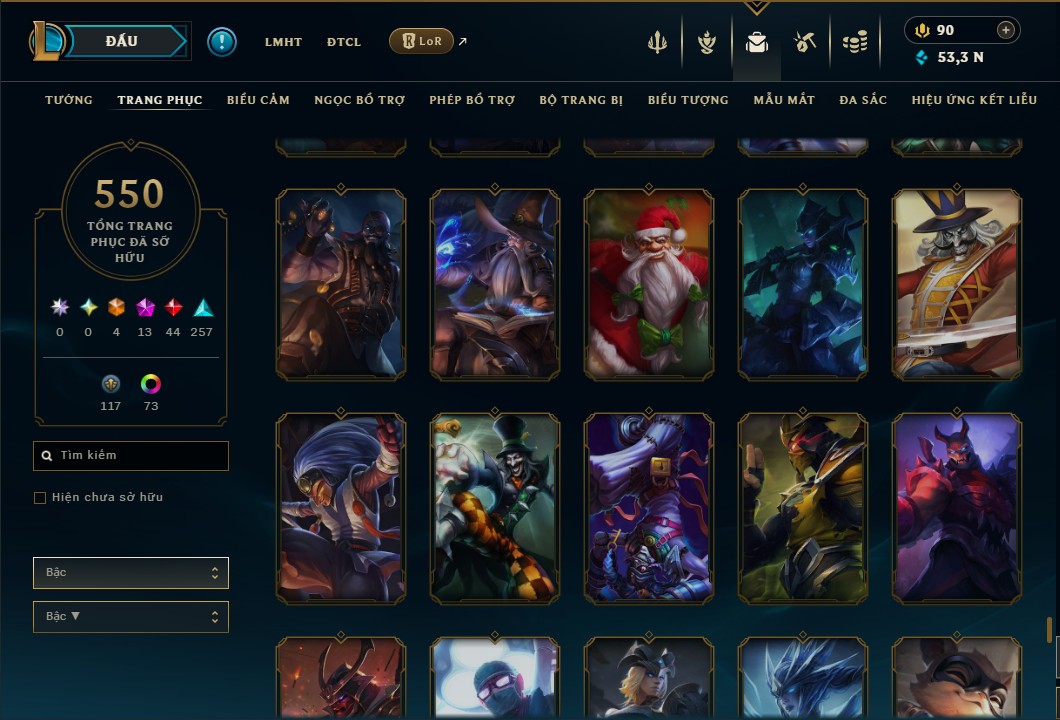Switch to the BIỂU CẢM tab
Image resolution: width=1060 pixels, height=720 pixels.
258,100
